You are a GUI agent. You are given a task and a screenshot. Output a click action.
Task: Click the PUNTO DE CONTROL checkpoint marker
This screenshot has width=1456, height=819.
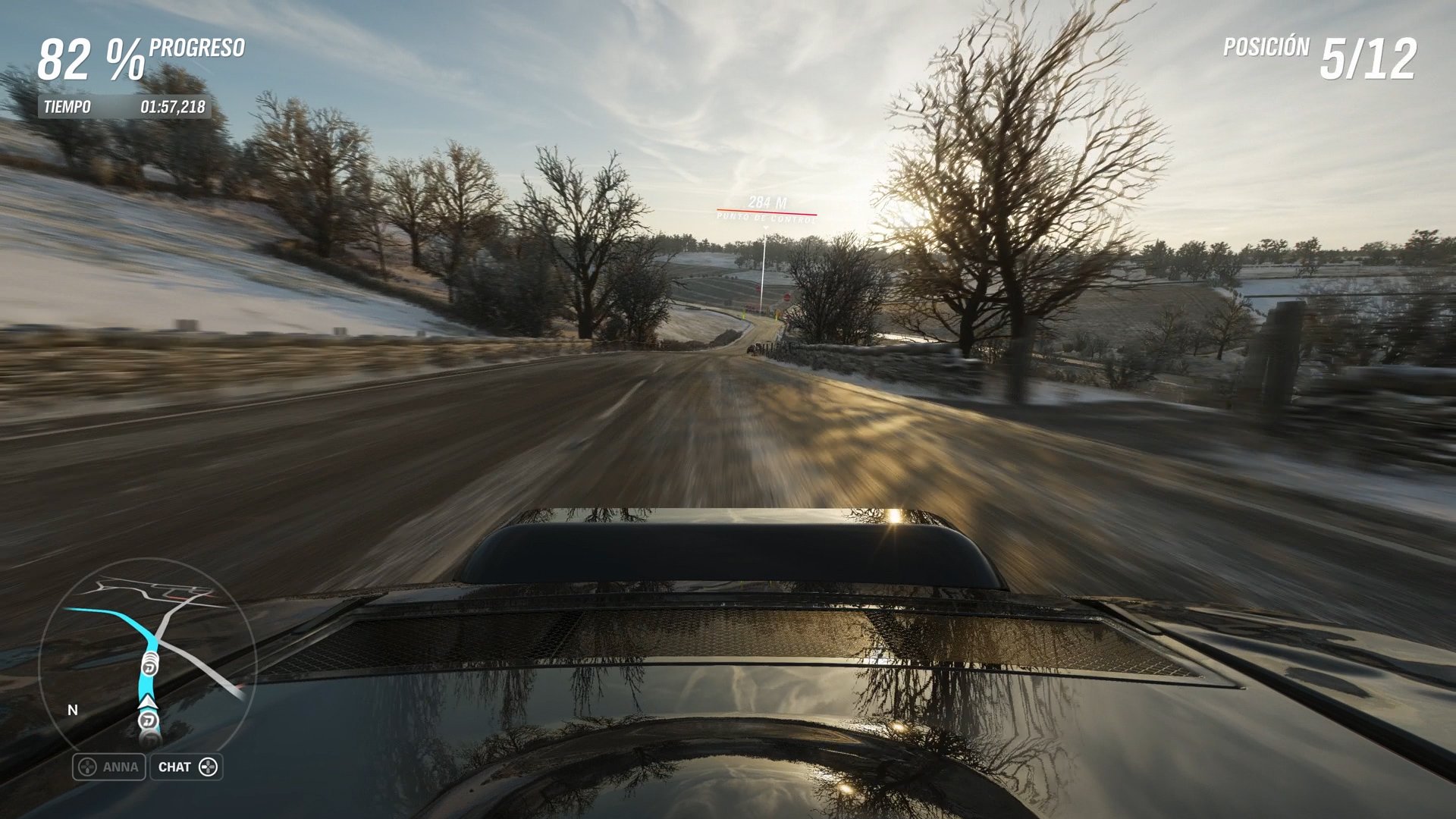pos(765,219)
